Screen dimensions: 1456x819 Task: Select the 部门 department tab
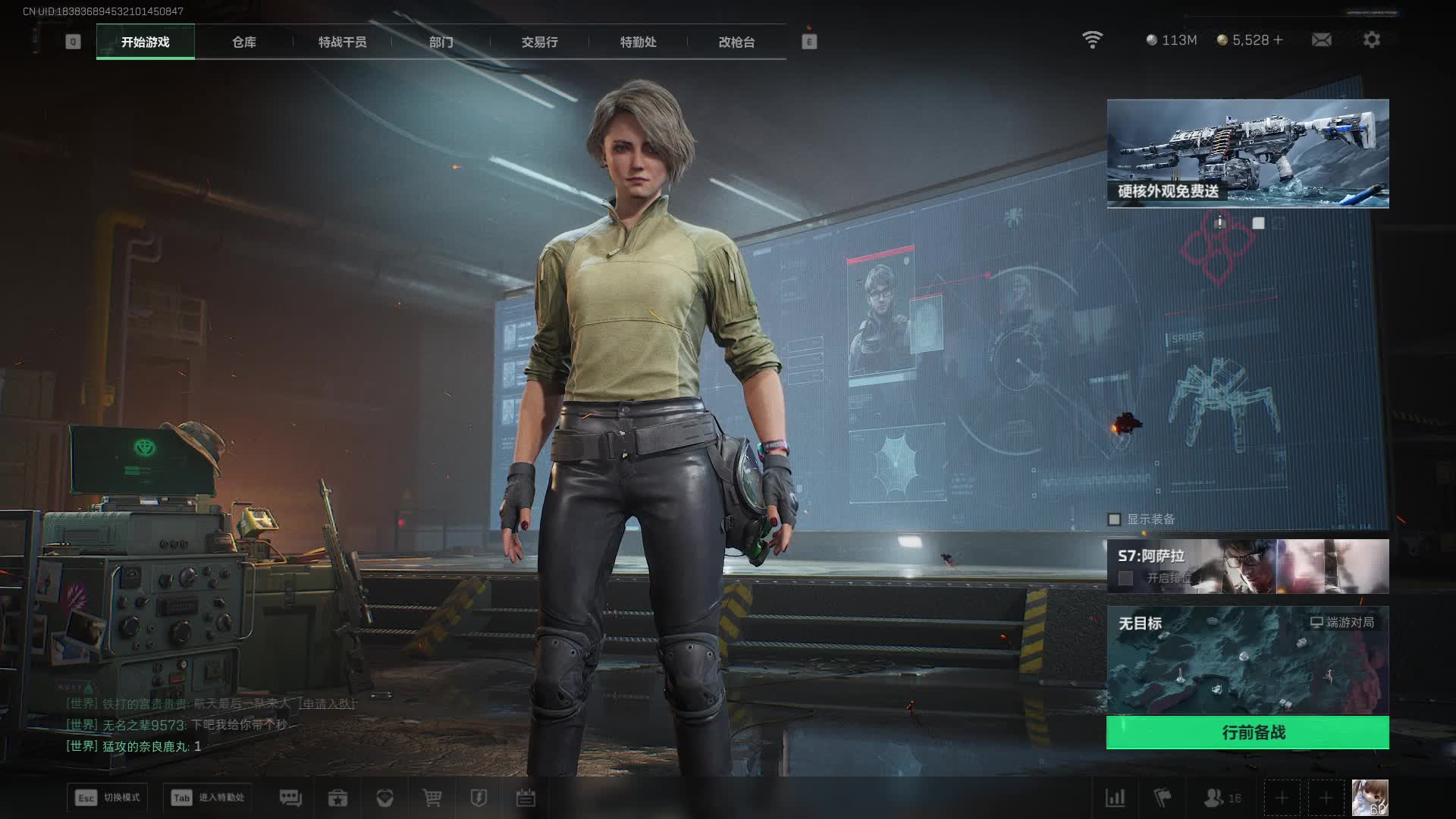click(441, 42)
